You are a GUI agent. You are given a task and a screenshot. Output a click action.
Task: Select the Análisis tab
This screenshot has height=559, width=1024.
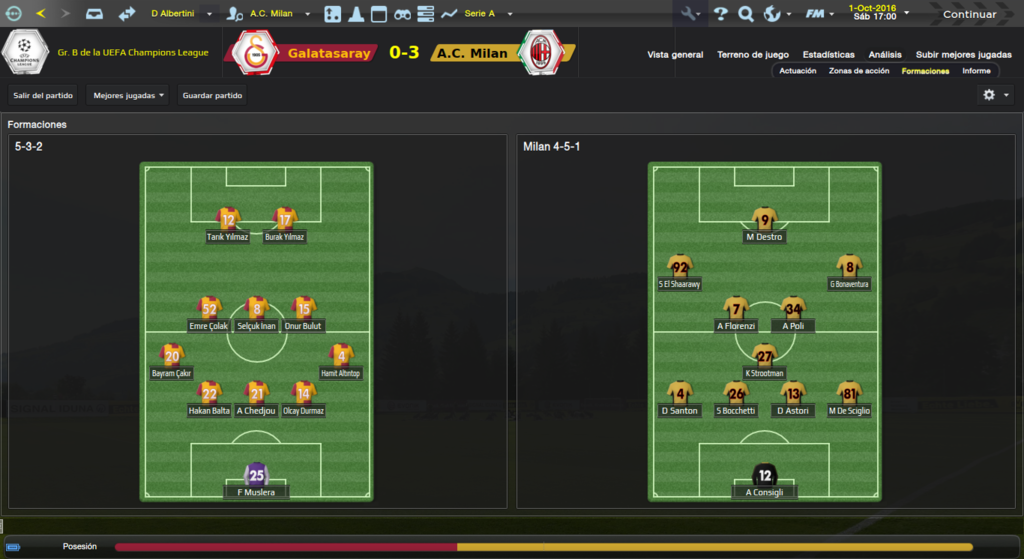(x=885, y=54)
